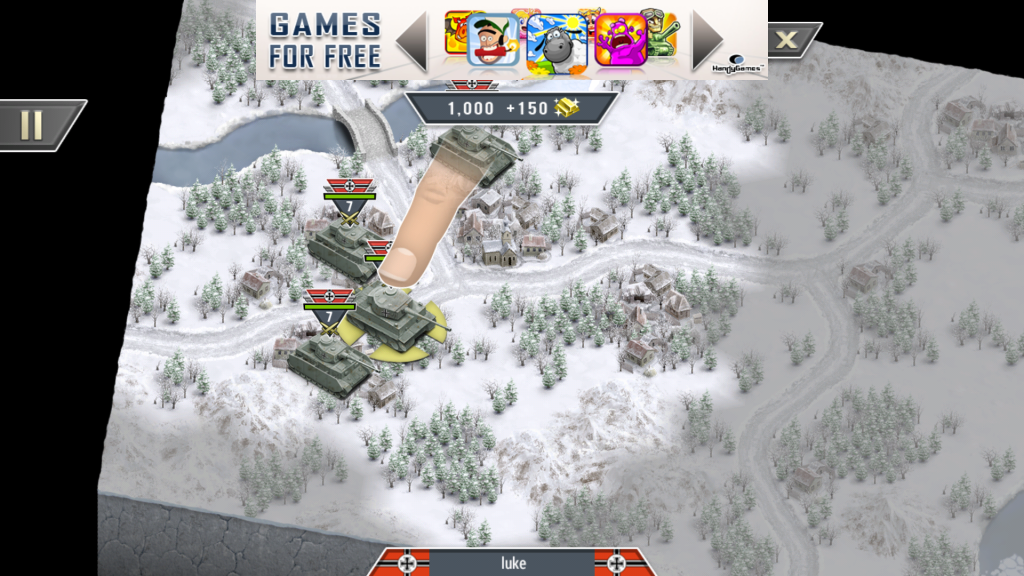Show the previous games in the ad banner
This screenshot has height=576, width=1024.
(x=412, y=40)
